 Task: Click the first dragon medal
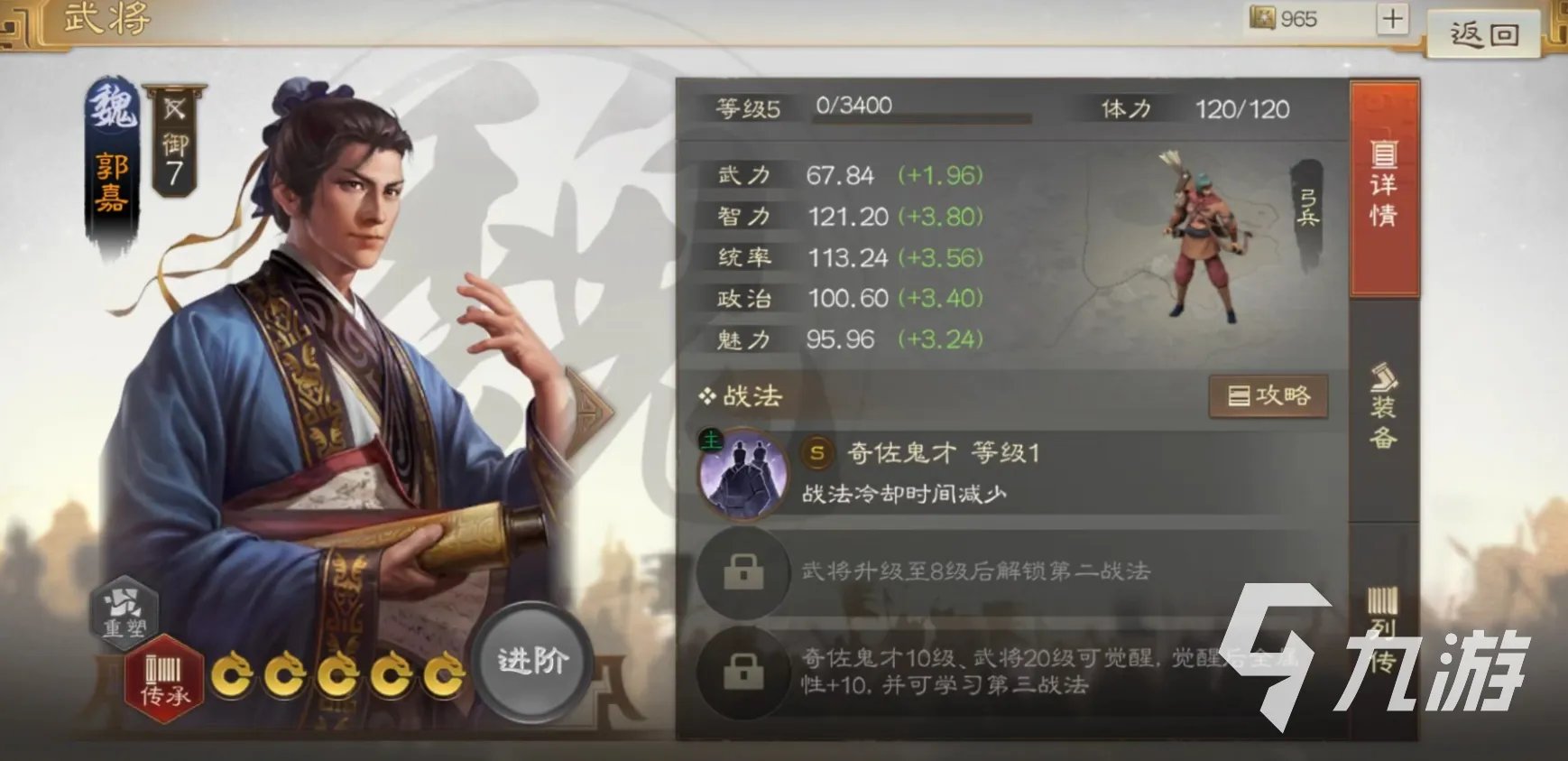coord(231,674)
